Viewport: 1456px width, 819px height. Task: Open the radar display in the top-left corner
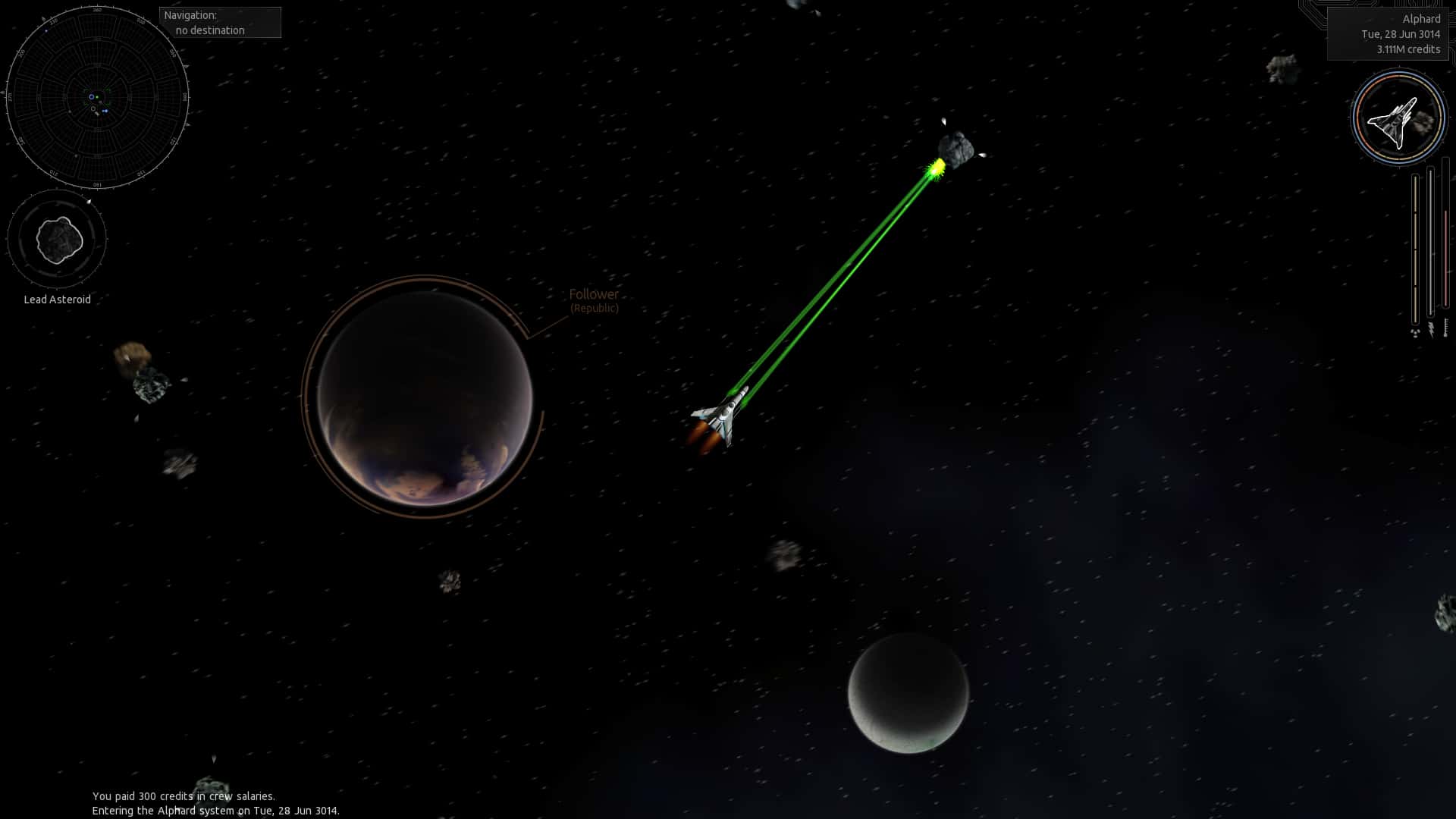97,97
